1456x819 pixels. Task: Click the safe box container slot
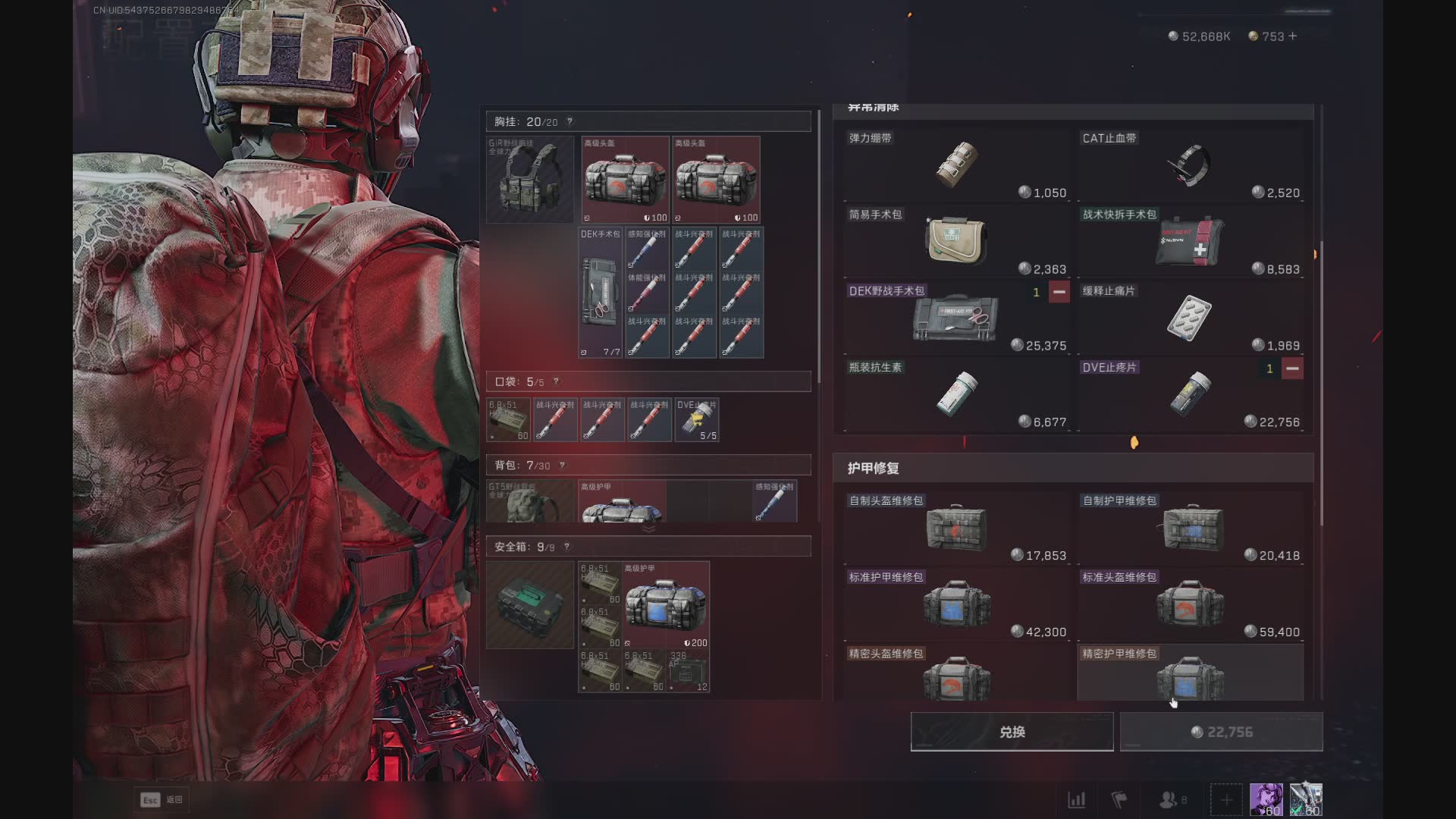(530, 604)
